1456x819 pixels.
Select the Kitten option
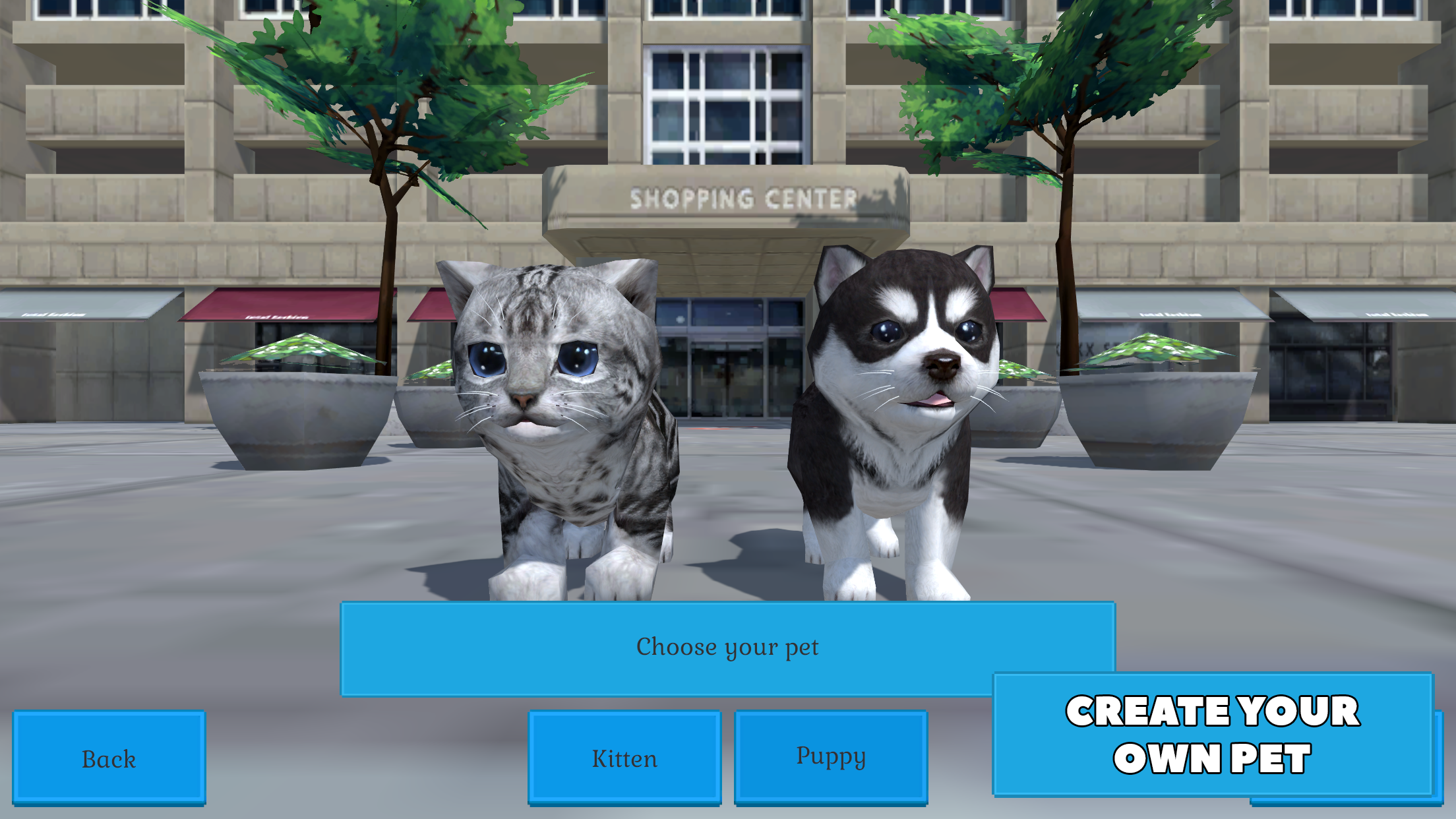click(x=624, y=758)
